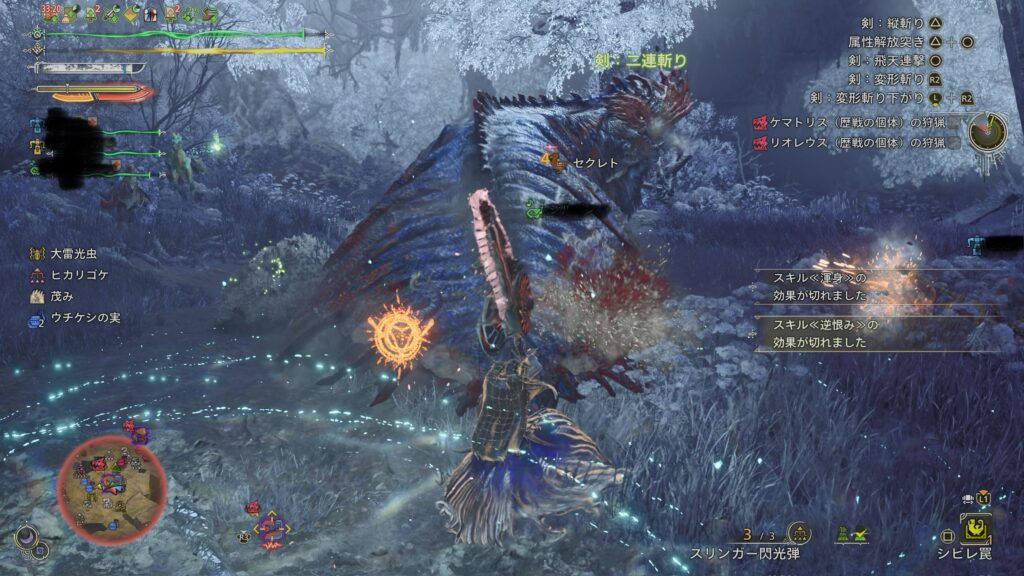Click the quest timer clock icon

coord(987,129)
